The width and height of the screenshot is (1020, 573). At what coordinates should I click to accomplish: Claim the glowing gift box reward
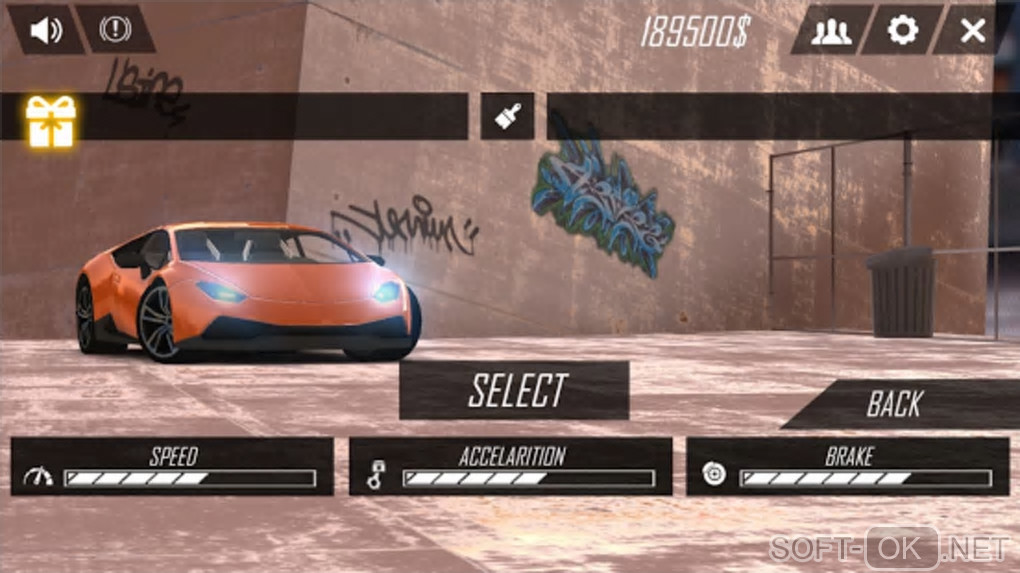point(50,121)
